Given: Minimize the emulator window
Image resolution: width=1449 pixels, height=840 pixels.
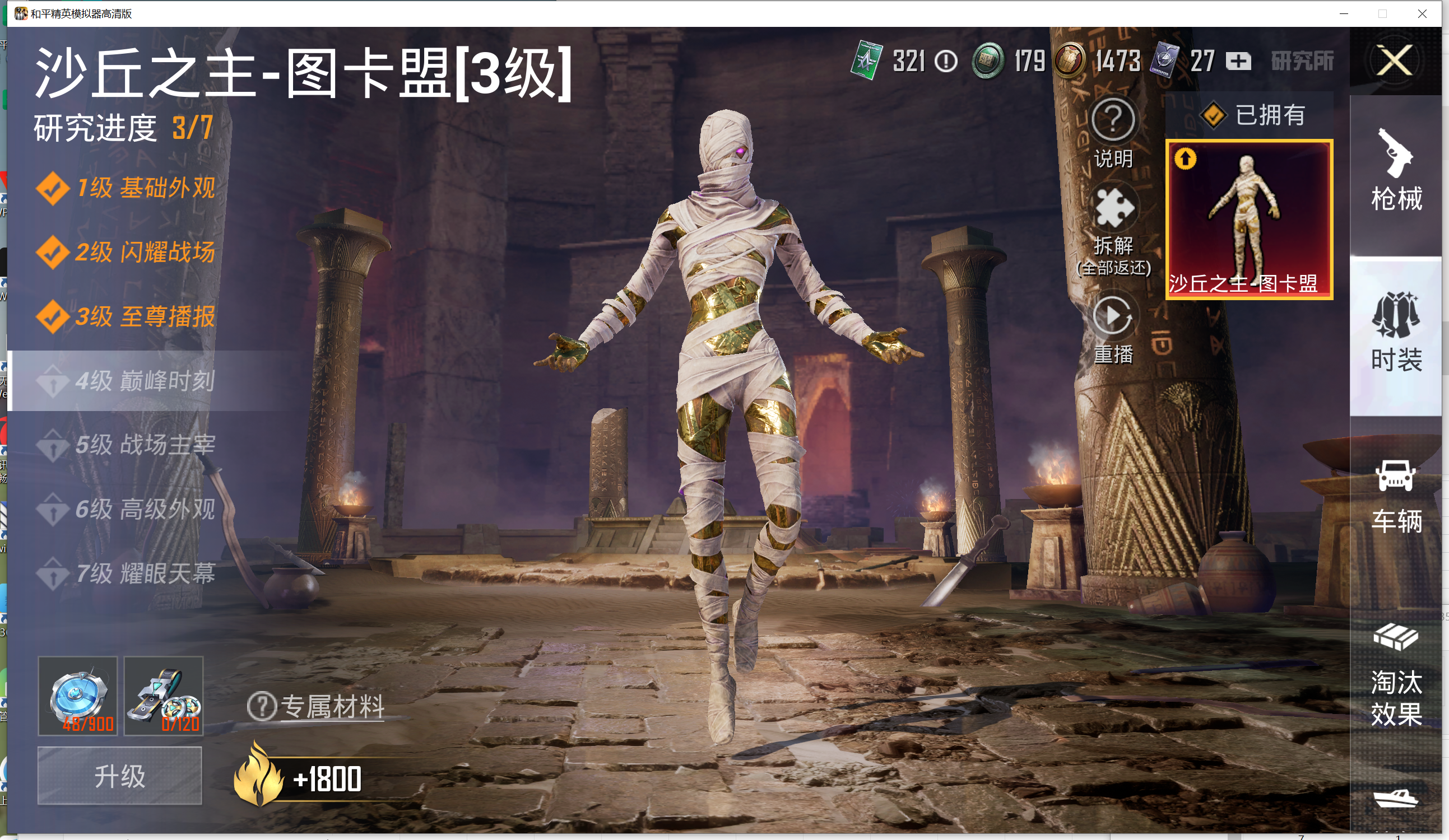Looking at the screenshot, I should tap(1344, 14).
